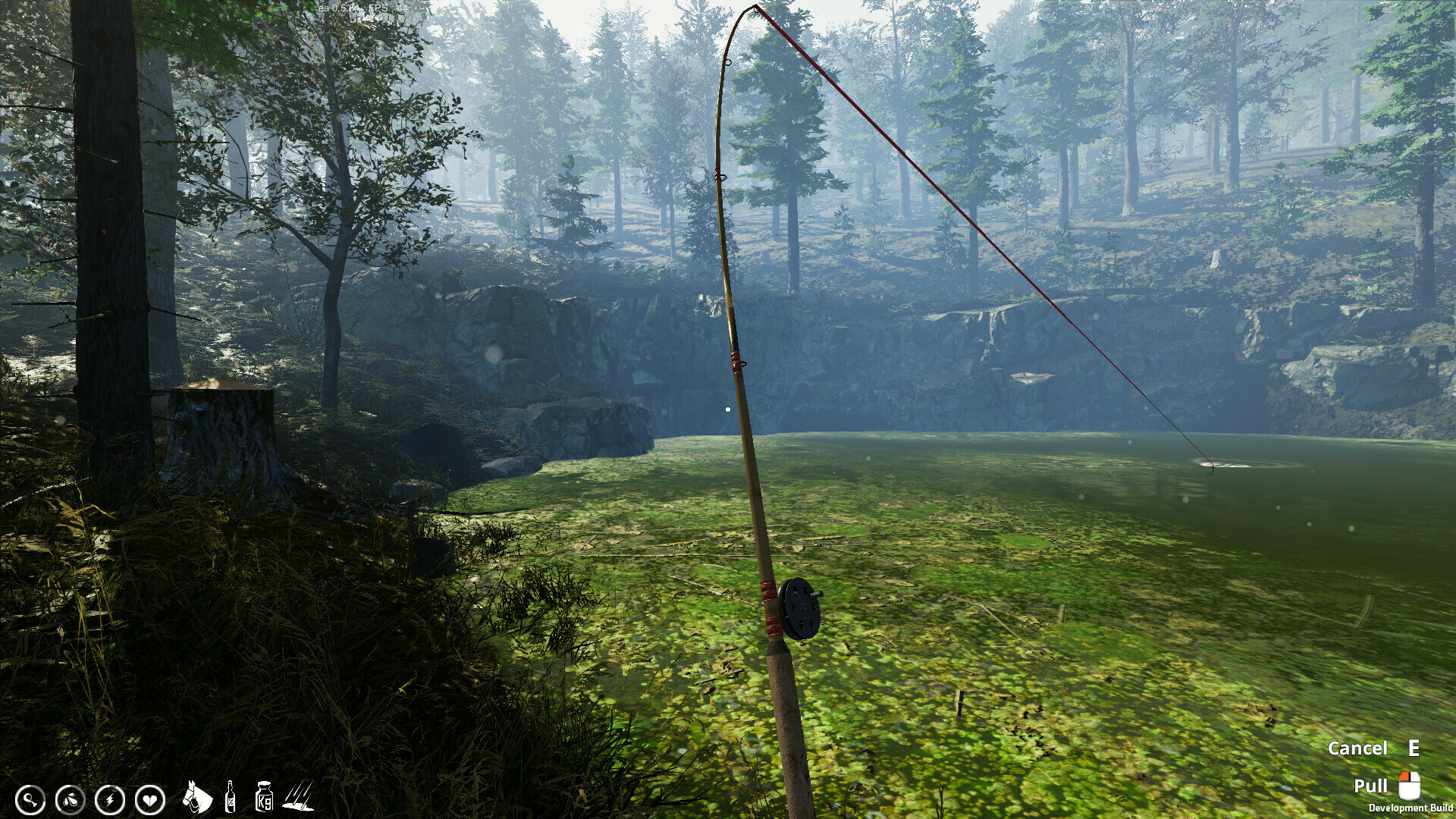The width and height of the screenshot is (1456, 819).
Task: Click the white crosshair dot in the center
Action: tap(727, 408)
